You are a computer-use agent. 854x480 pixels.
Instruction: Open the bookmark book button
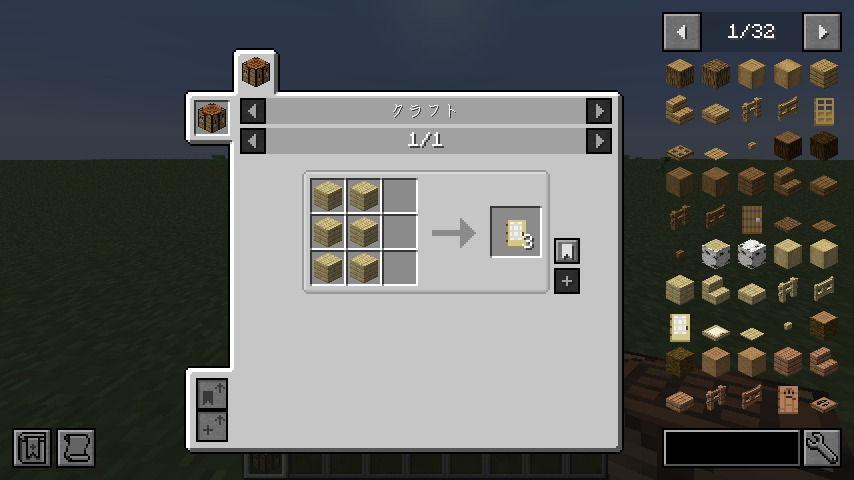click(x=31, y=448)
